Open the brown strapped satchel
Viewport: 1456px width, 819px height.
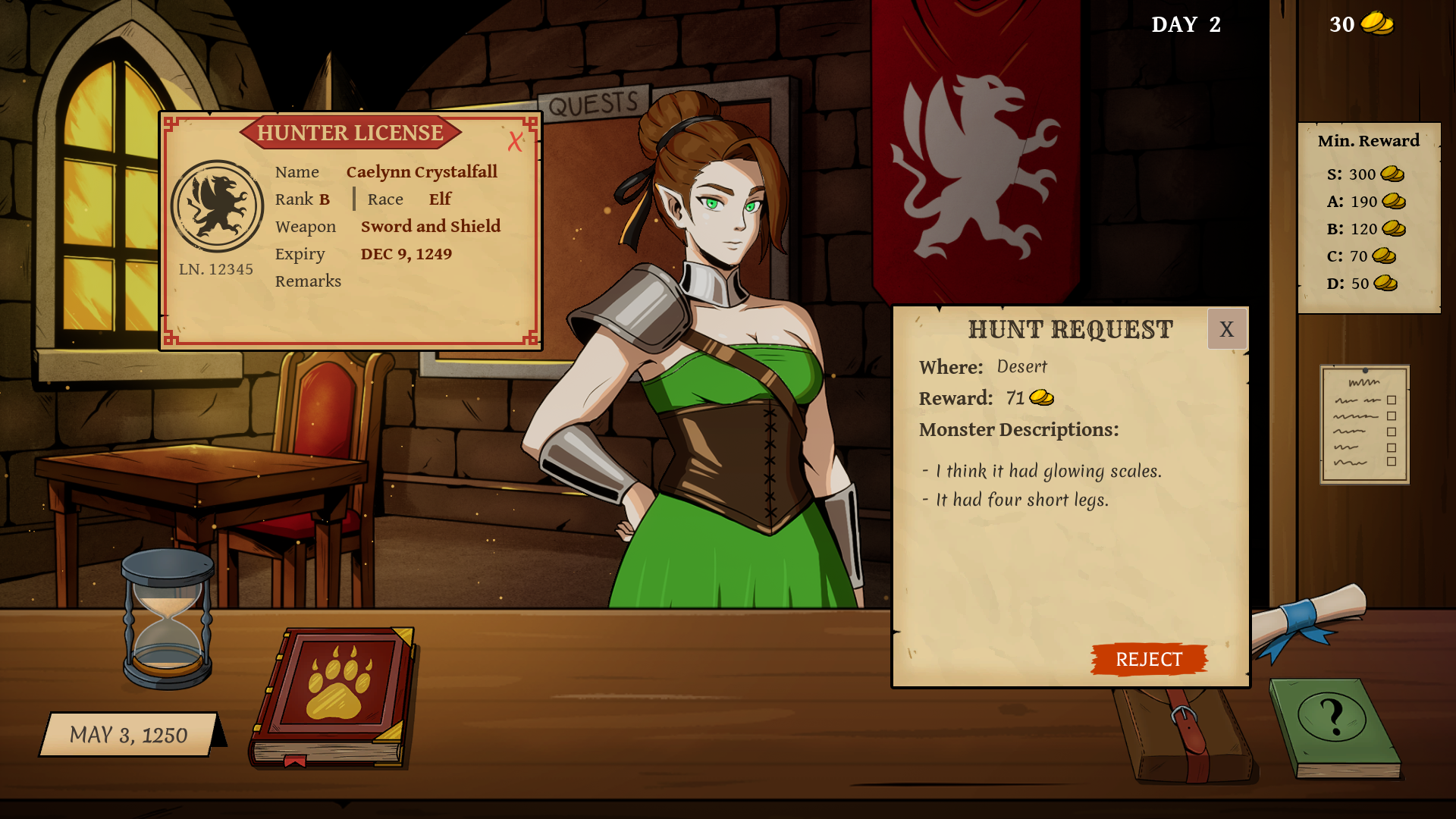pyautogui.click(x=1187, y=736)
